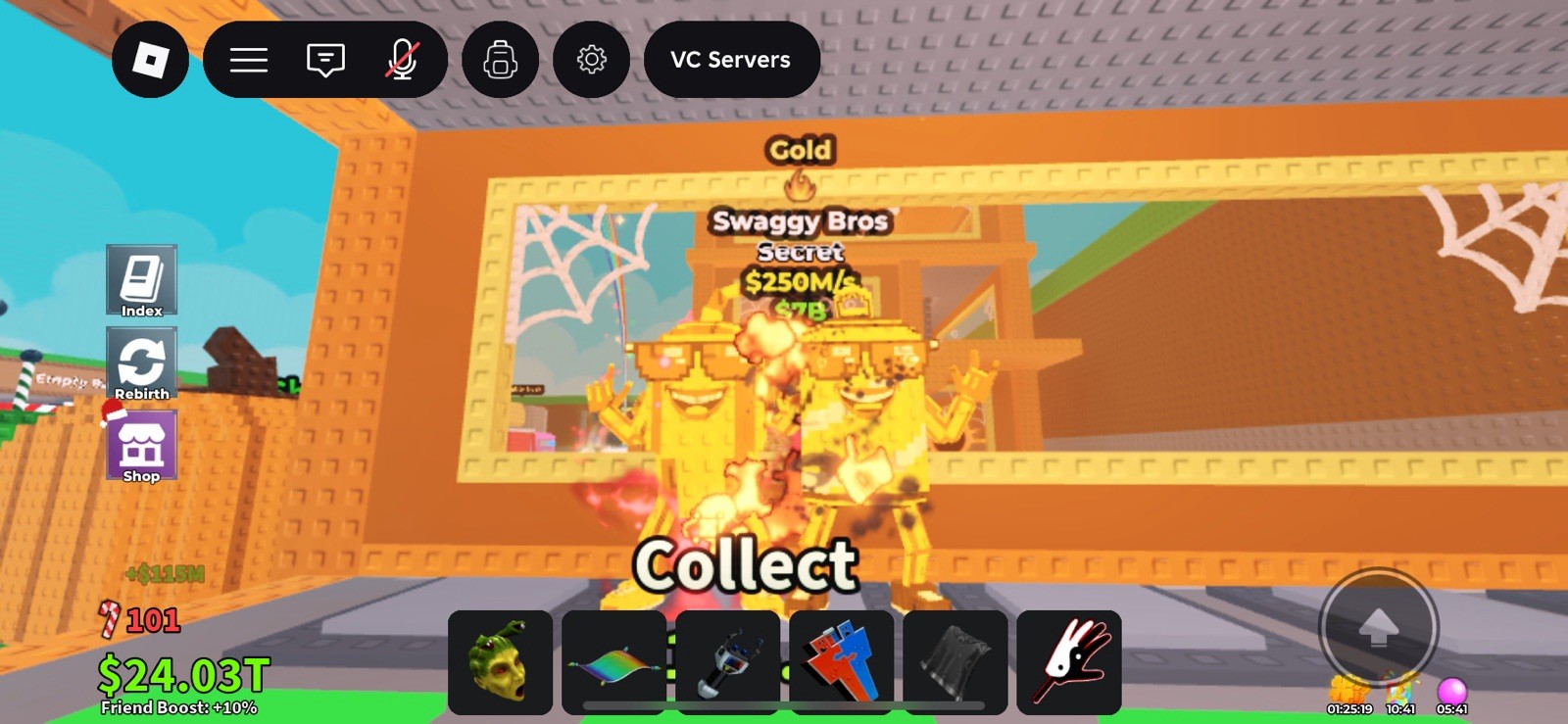Click the Friend Boost +10% label
This screenshot has height=724, width=1568.
[178, 708]
